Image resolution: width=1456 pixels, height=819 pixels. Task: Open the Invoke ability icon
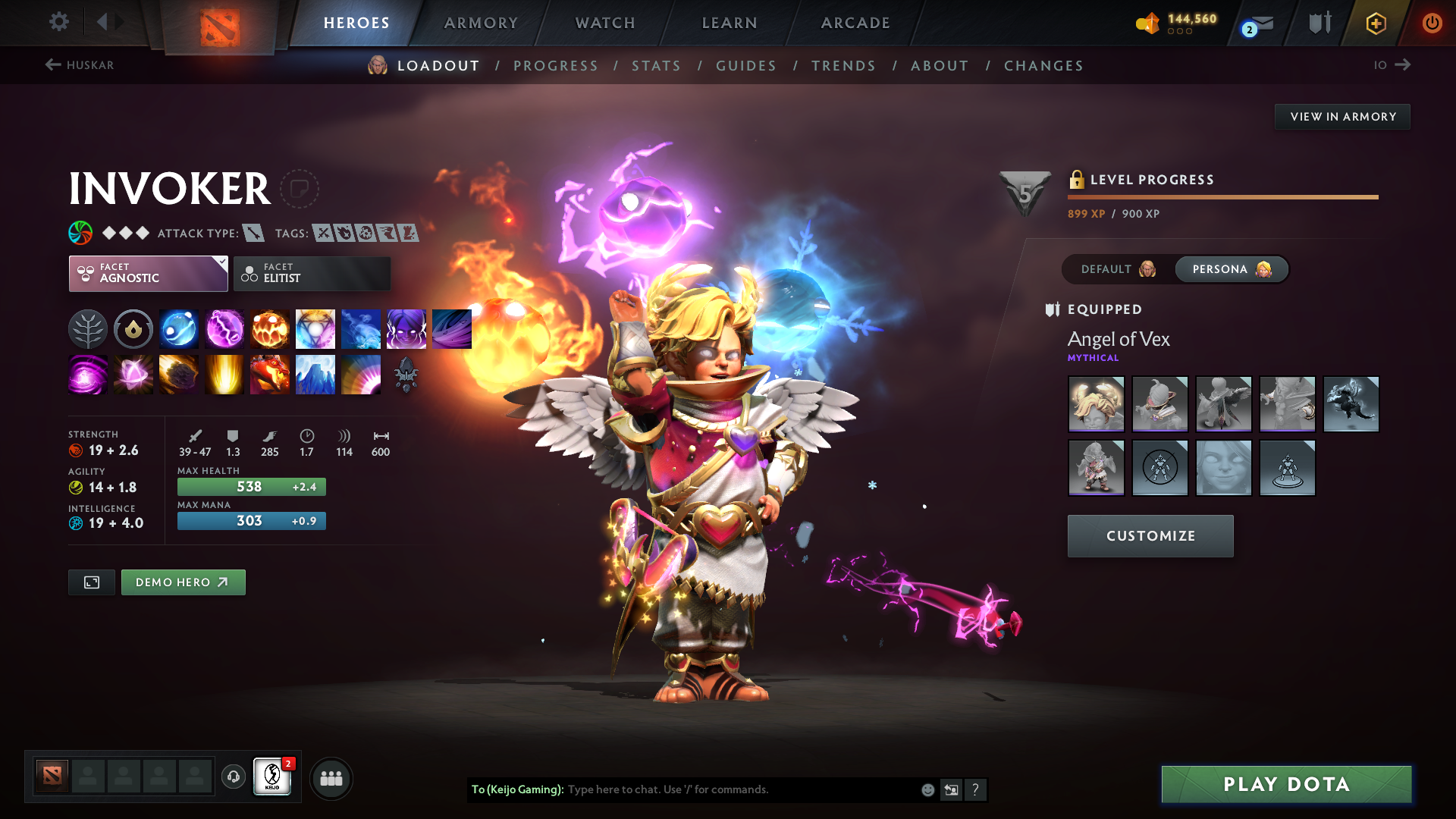315,328
